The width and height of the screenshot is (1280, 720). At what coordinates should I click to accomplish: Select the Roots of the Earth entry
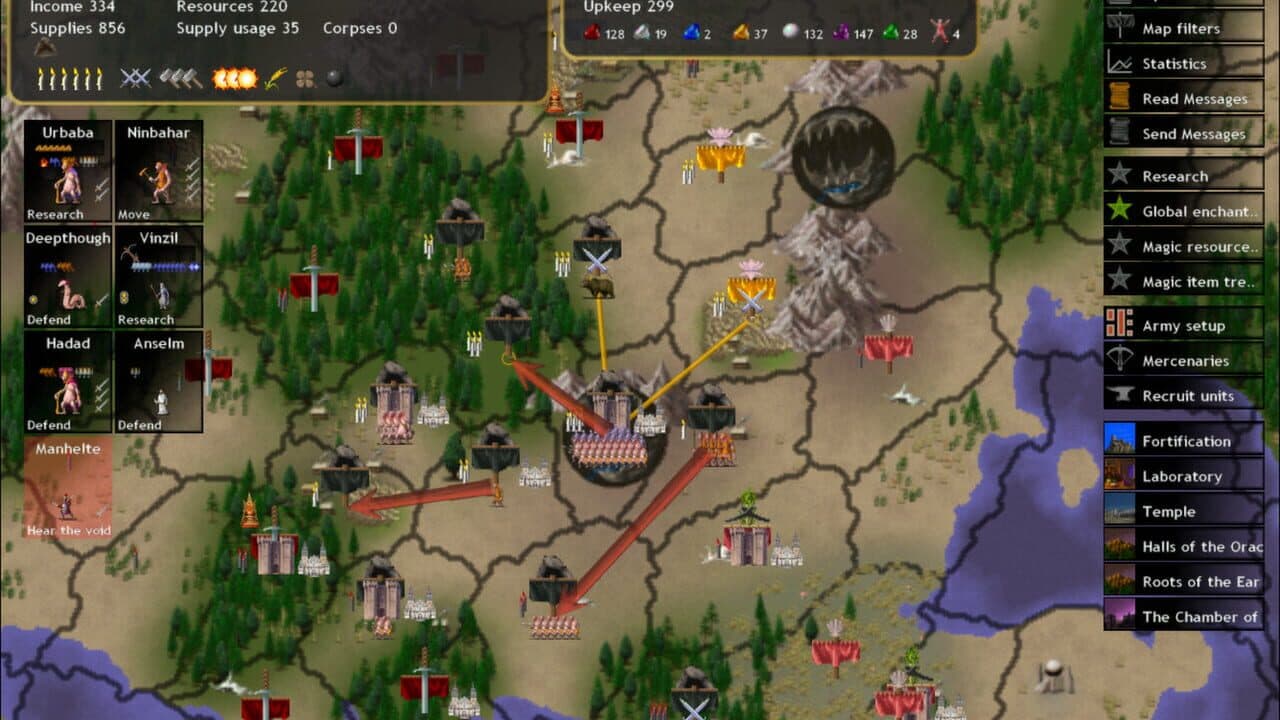click(1190, 581)
